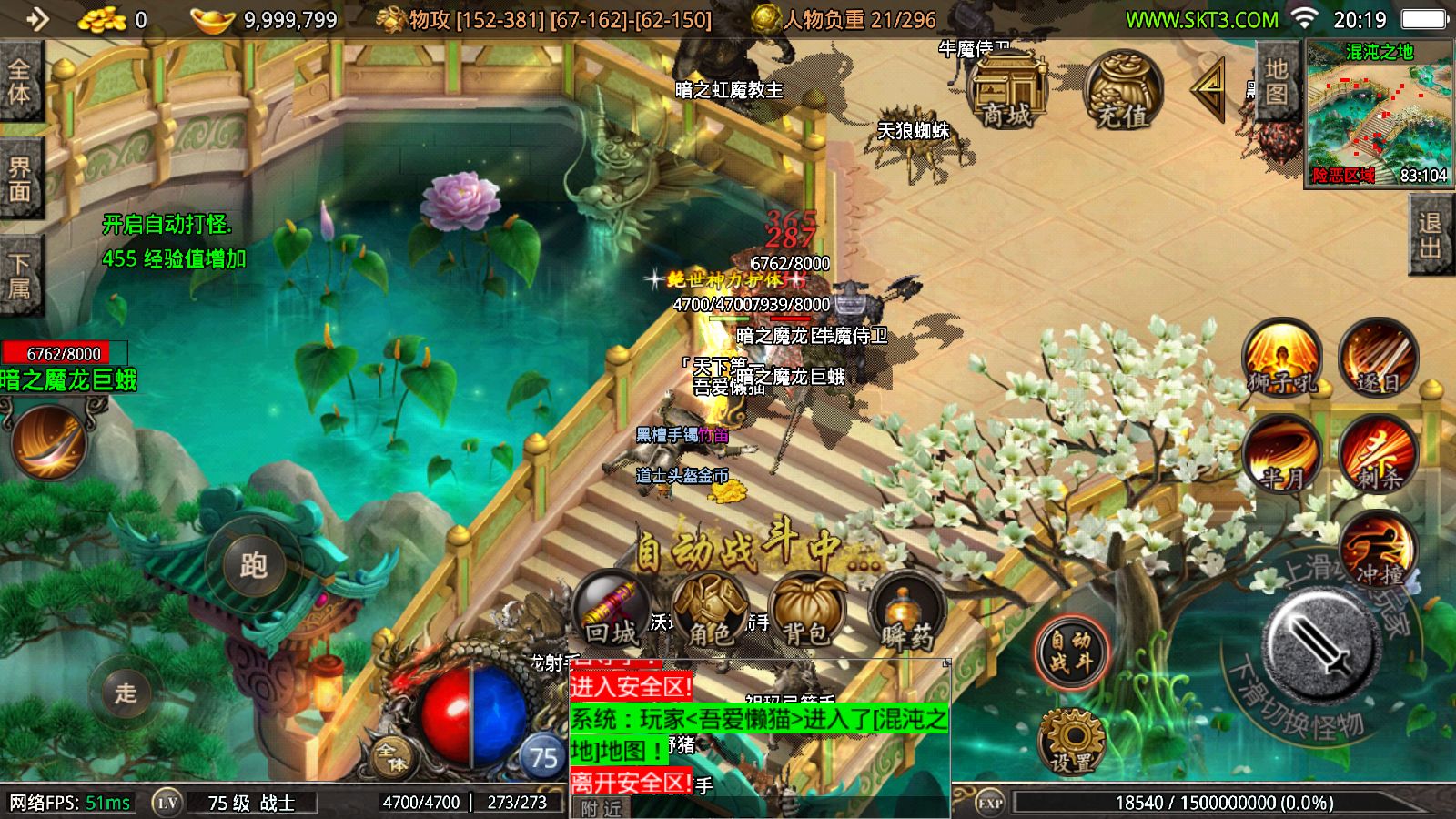1456x819 pixels.
Task: Open the 设置 settings gear
Action: (1071, 740)
